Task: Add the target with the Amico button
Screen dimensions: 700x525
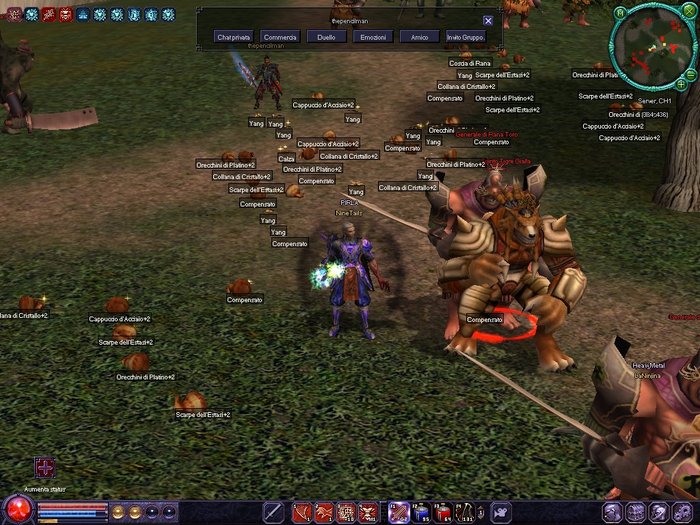Action: (x=419, y=37)
